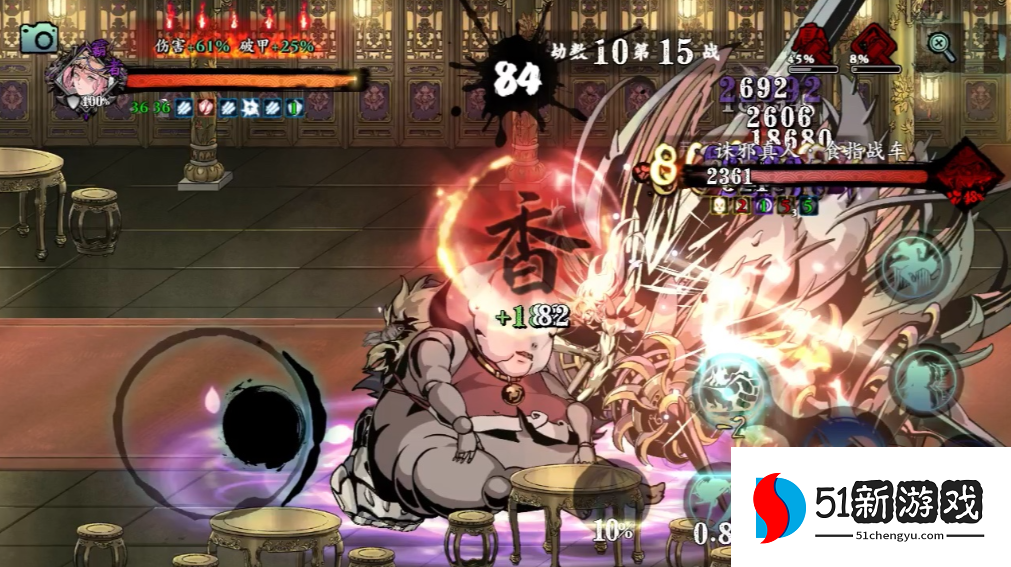Click the magnifying glass icon
The width and height of the screenshot is (1011, 567).
pyautogui.click(x=940, y=44)
